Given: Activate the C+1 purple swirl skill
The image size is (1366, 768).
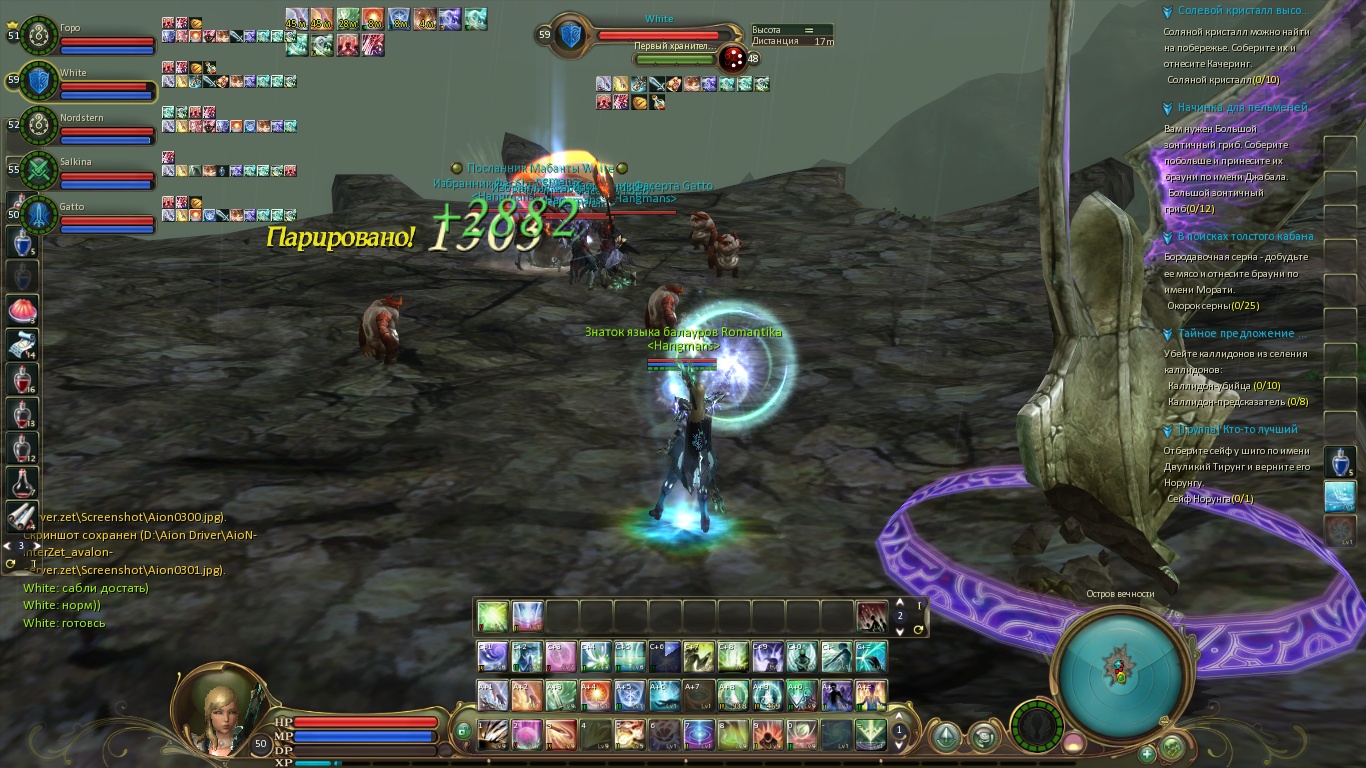Looking at the screenshot, I should coord(492,656).
